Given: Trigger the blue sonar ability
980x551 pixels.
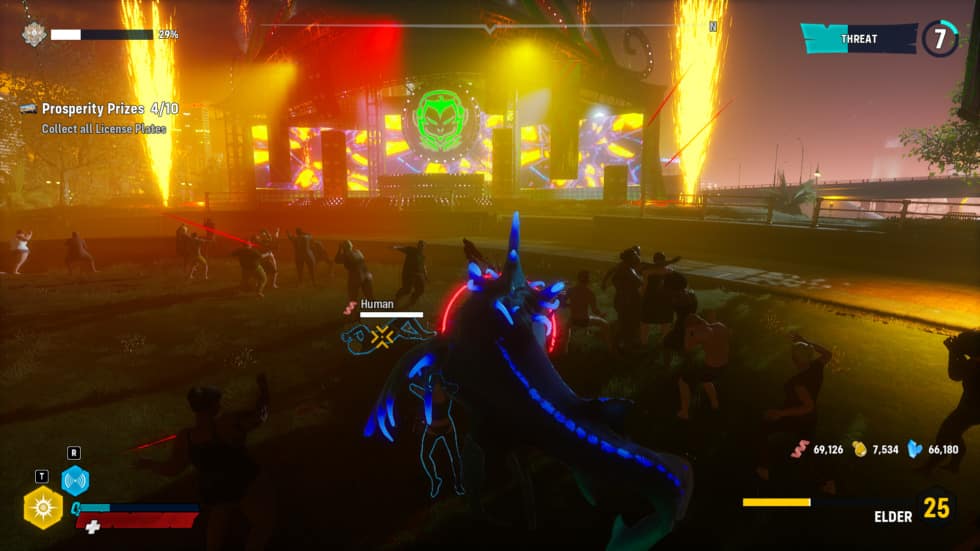Looking at the screenshot, I should (75, 480).
